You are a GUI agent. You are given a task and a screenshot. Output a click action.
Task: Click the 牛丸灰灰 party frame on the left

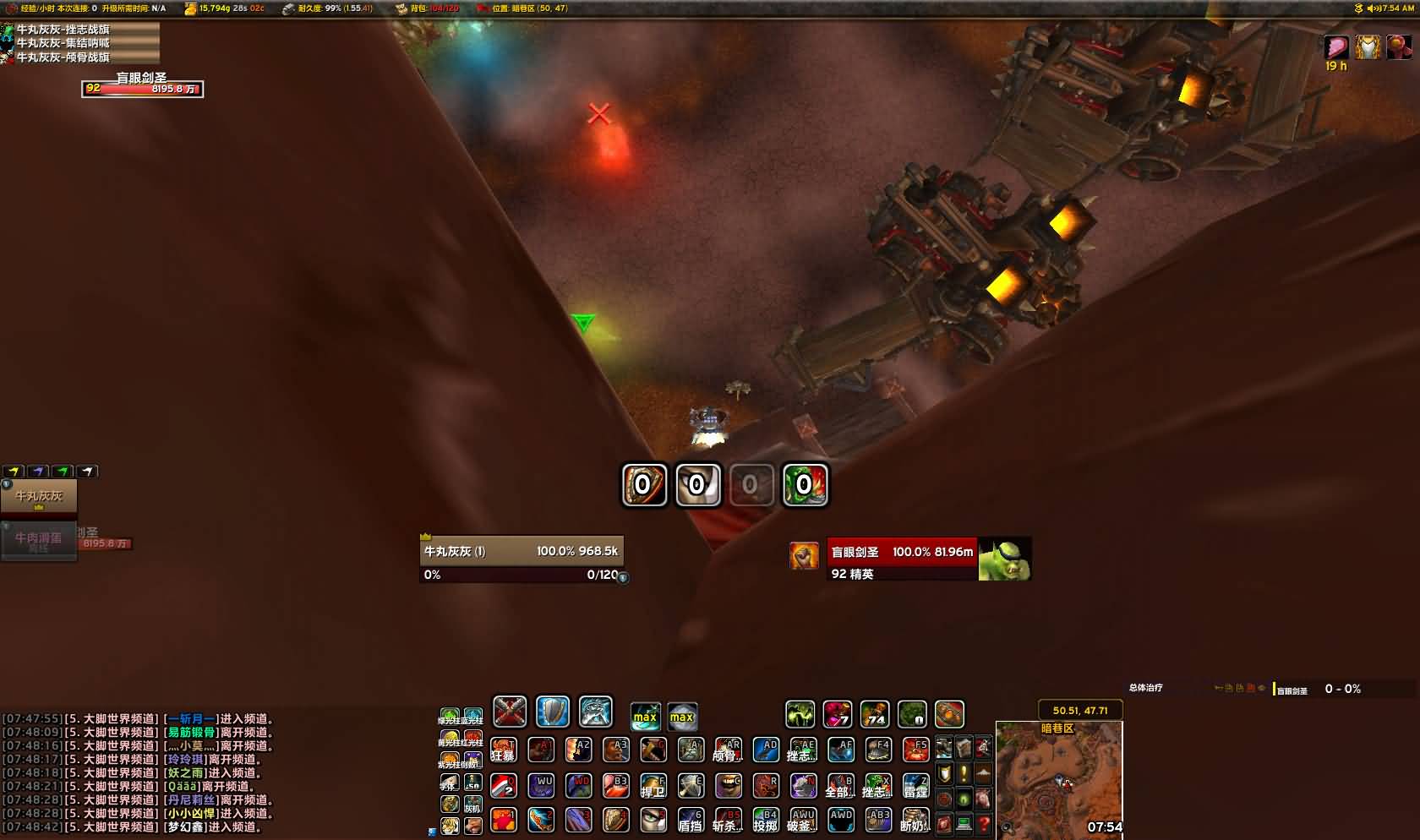pyautogui.click(x=39, y=497)
